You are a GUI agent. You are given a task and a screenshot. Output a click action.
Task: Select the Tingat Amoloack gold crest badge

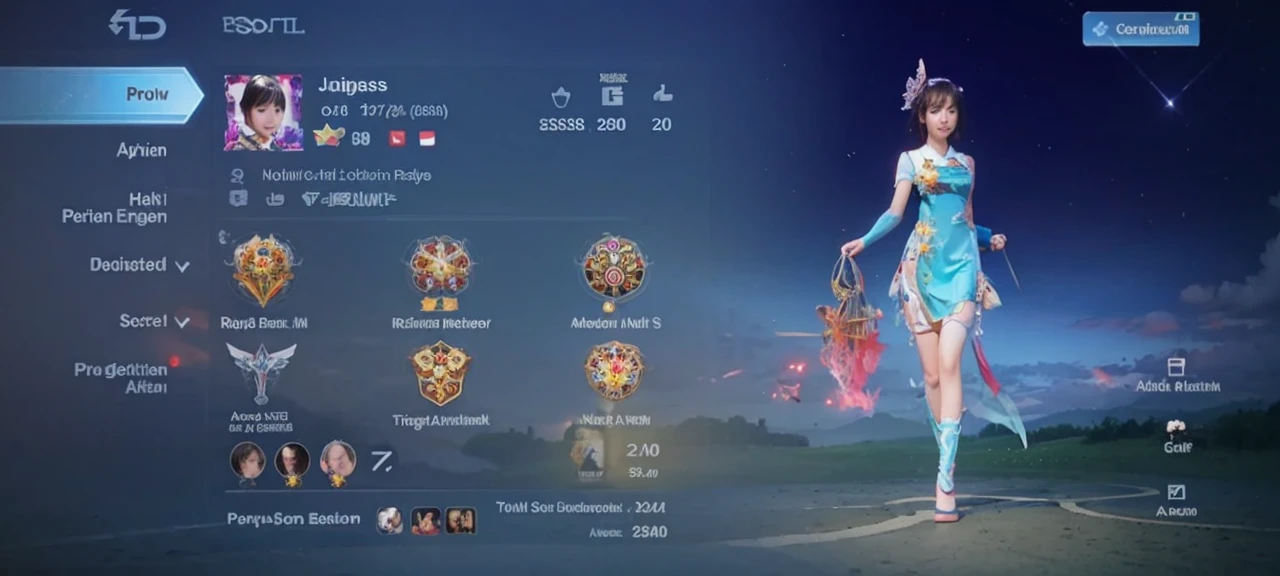pyautogui.click(x=440, y=372)
